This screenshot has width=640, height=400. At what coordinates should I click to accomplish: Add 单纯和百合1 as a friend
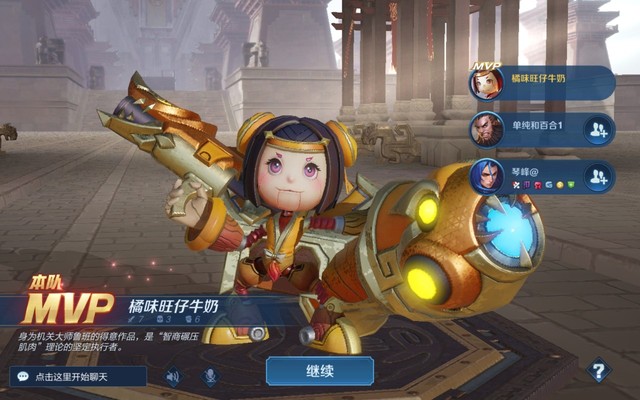click(598, 129)
